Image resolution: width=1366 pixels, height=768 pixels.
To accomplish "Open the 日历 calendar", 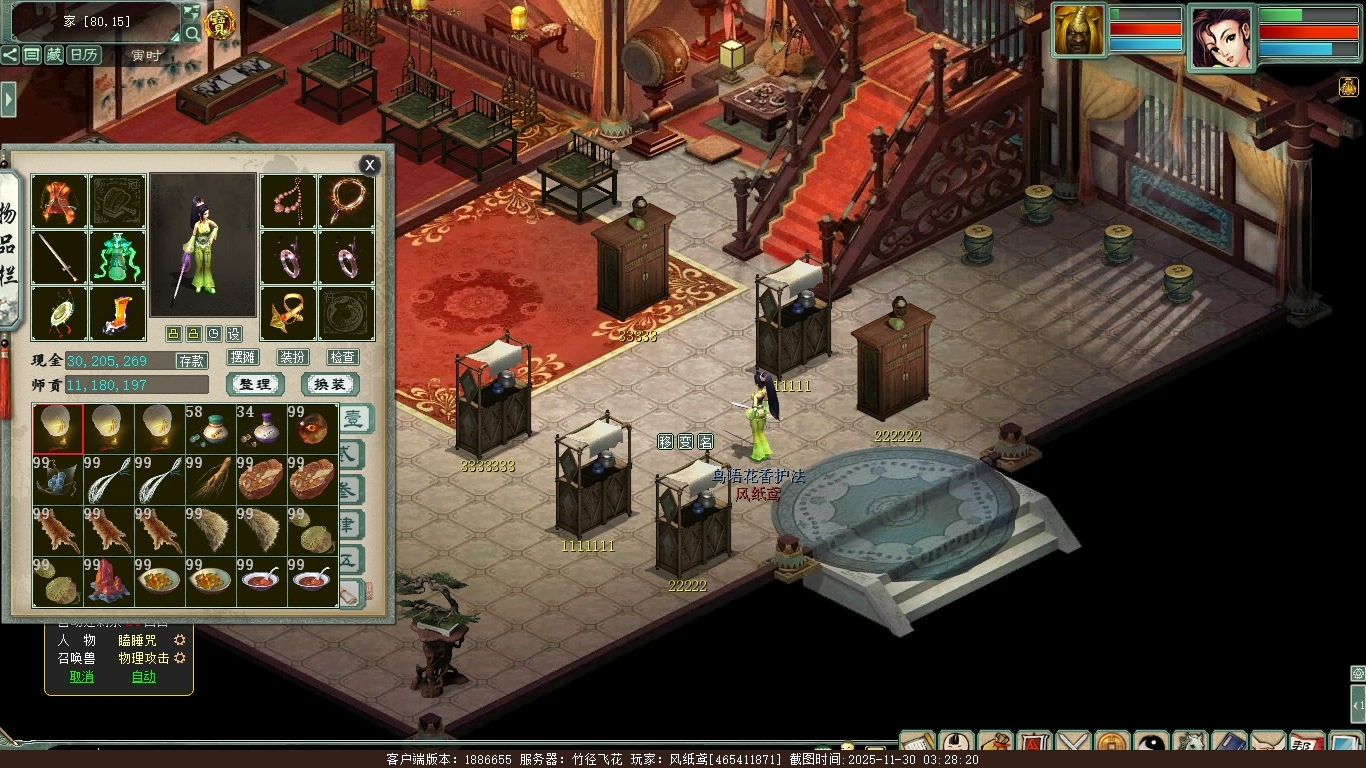I will coord(84,55).
